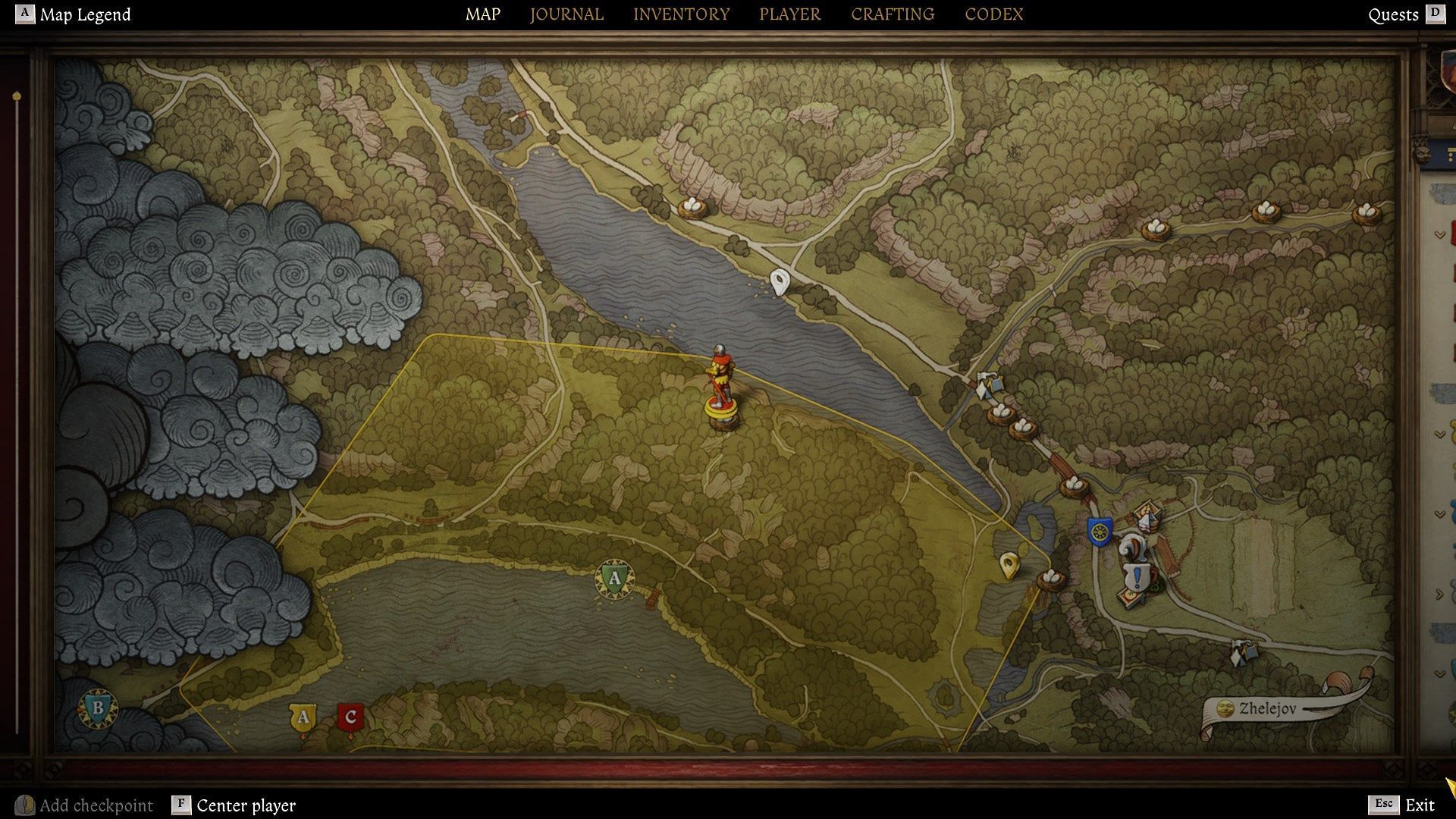Select the yellow quest marker A
This screenshot has width=1456, height=819.
[x=303, y=717]
